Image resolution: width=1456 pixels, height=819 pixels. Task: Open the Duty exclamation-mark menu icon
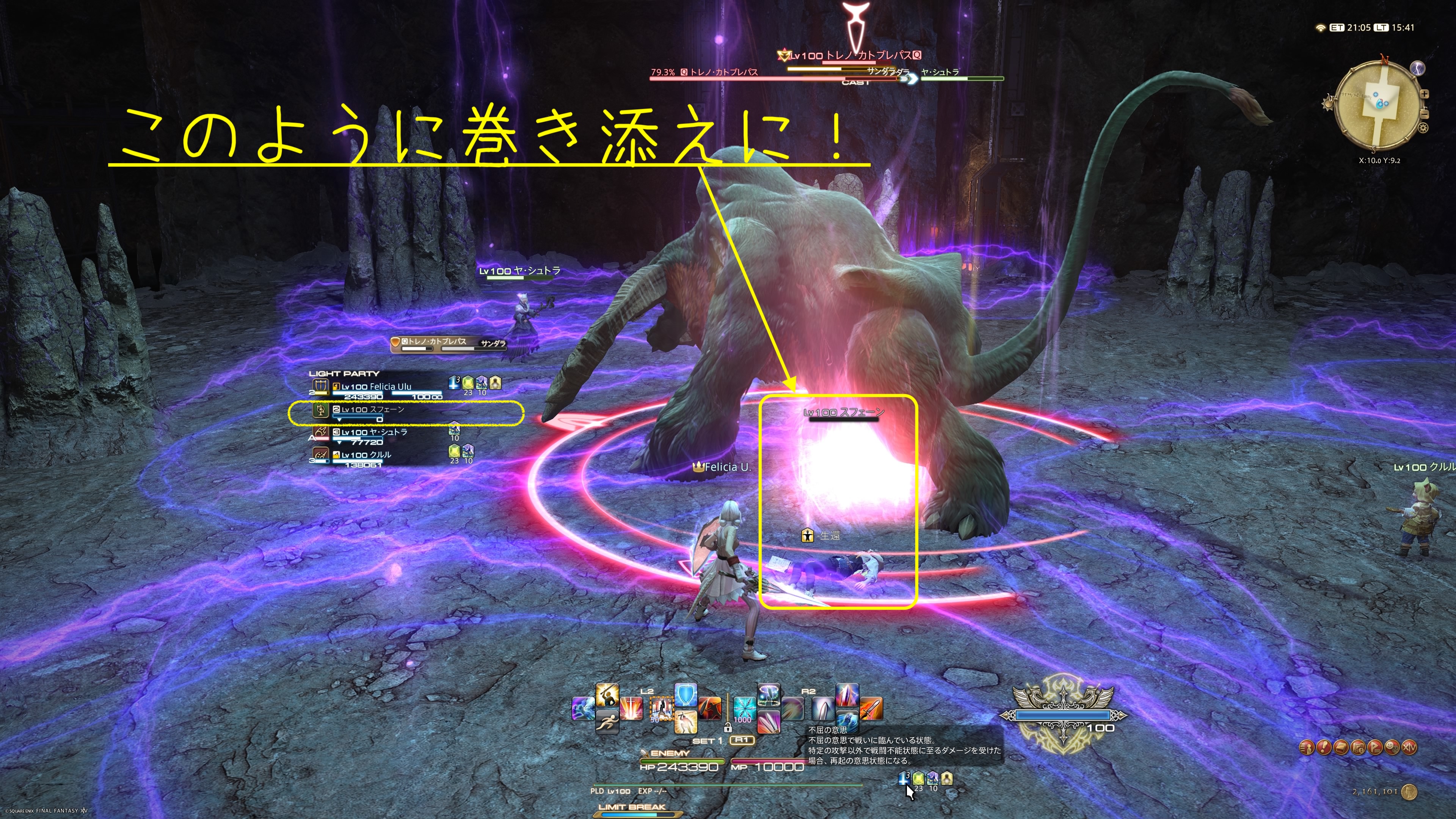coord(1324,748)
